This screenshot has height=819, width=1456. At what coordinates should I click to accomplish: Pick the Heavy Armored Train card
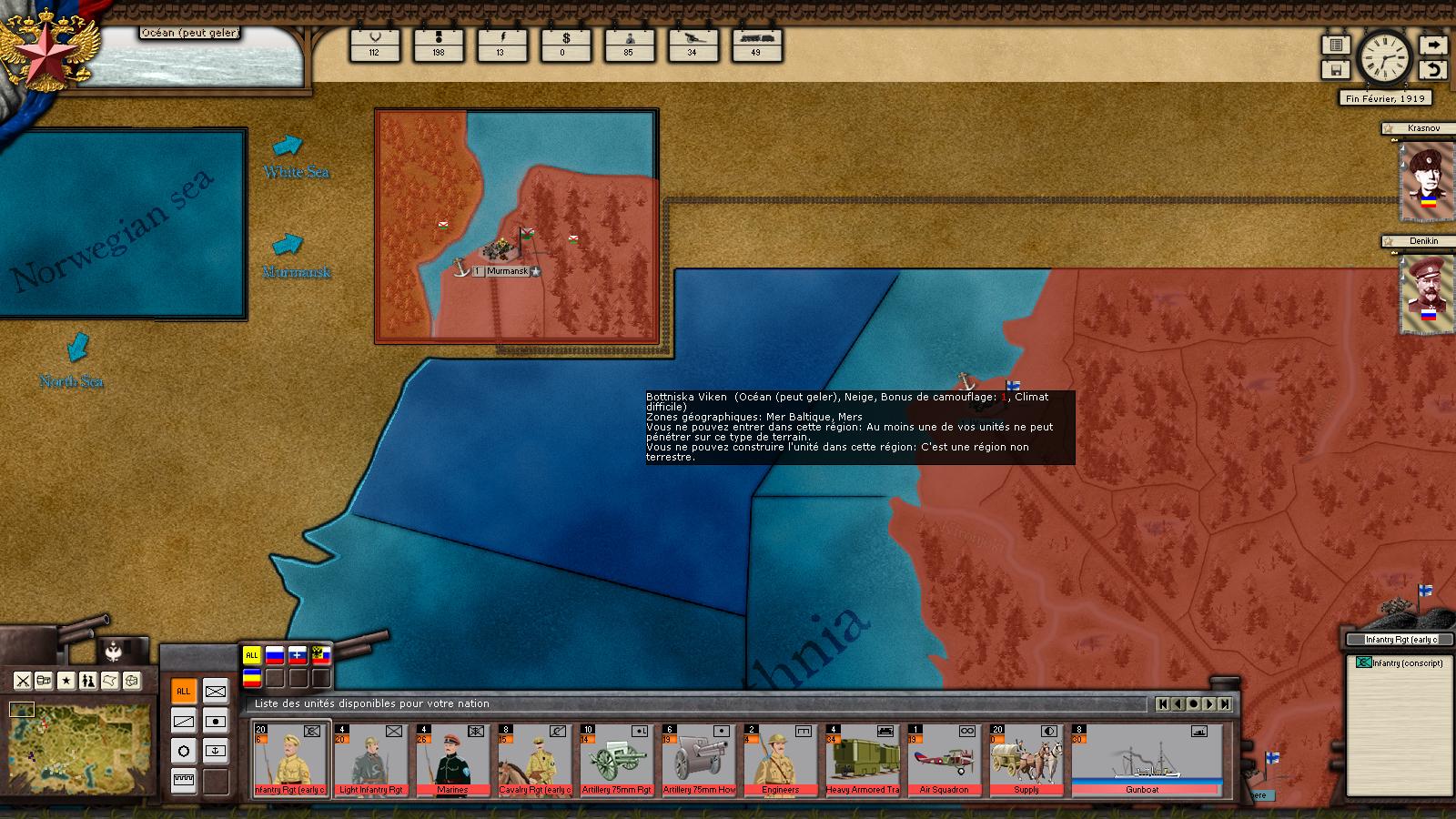coord(862,761)
